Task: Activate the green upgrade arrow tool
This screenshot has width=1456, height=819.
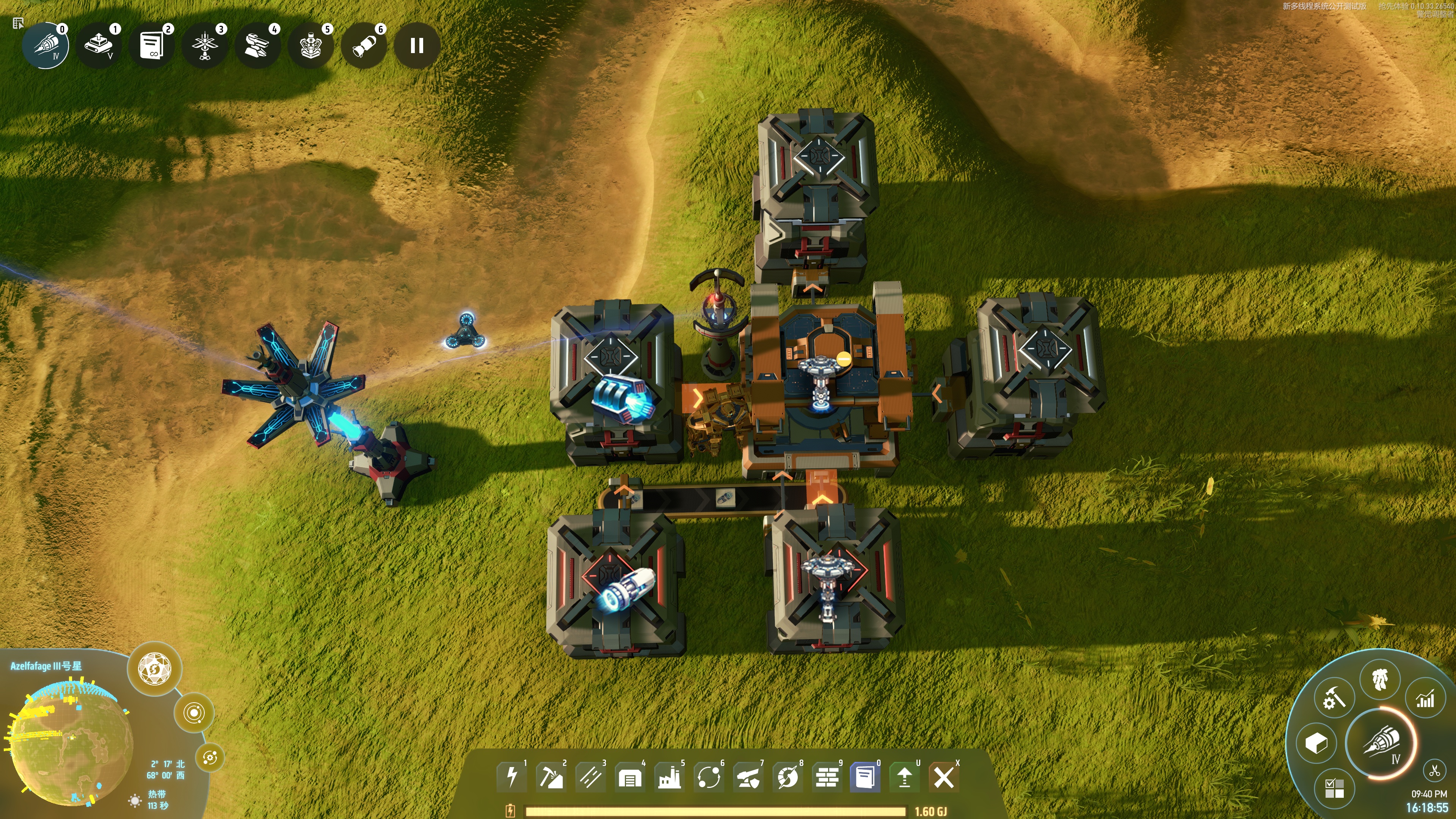Action: click(904, 778)
